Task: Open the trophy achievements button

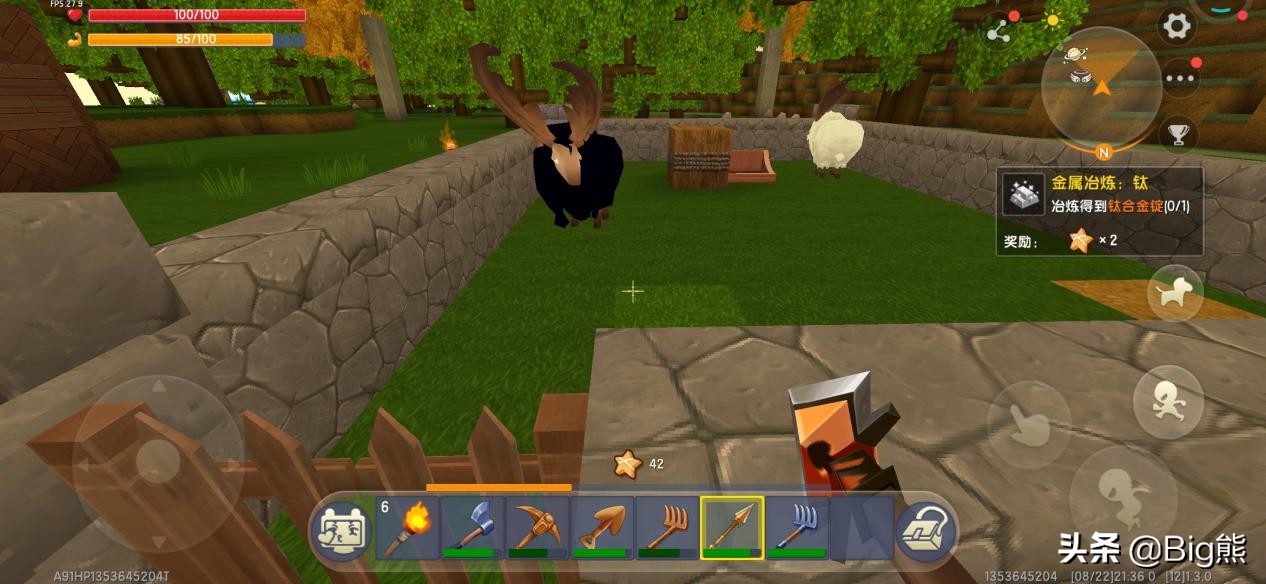Action: (1179, 132)
